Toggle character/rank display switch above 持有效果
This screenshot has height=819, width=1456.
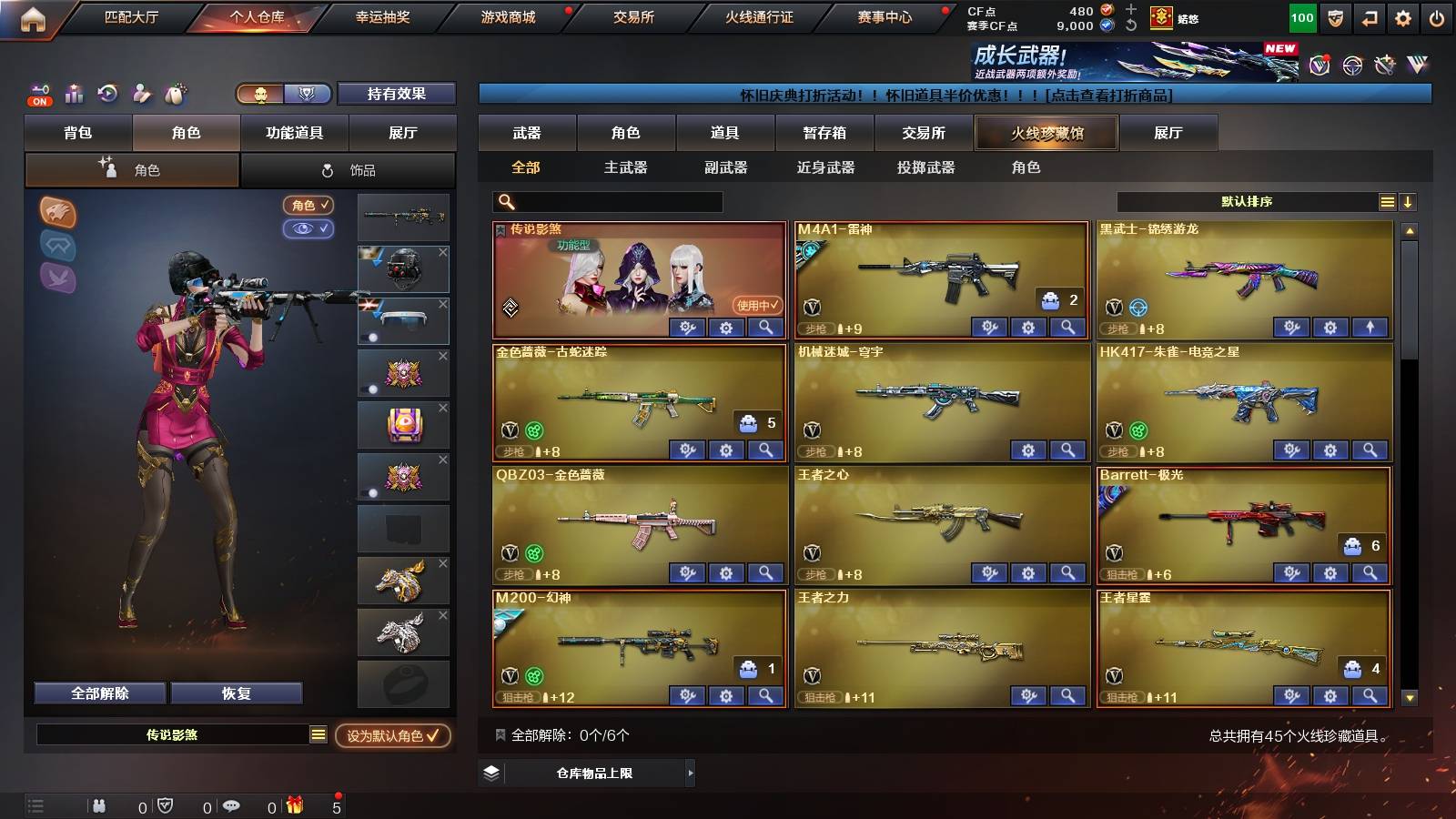click(x=282, y=94)
